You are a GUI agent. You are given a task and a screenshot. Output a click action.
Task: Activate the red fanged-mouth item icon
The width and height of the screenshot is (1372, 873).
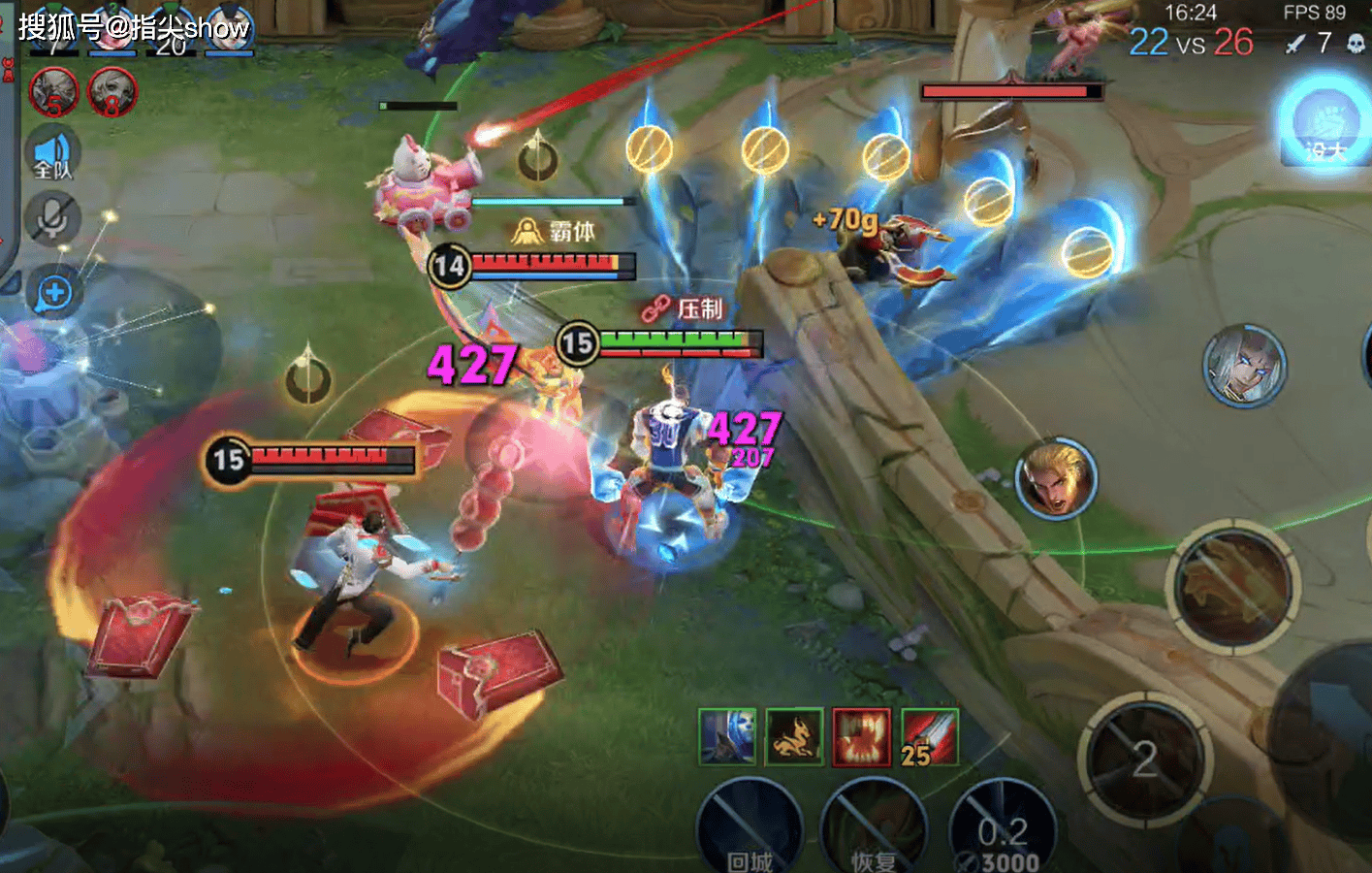click(x=861, y=736)
